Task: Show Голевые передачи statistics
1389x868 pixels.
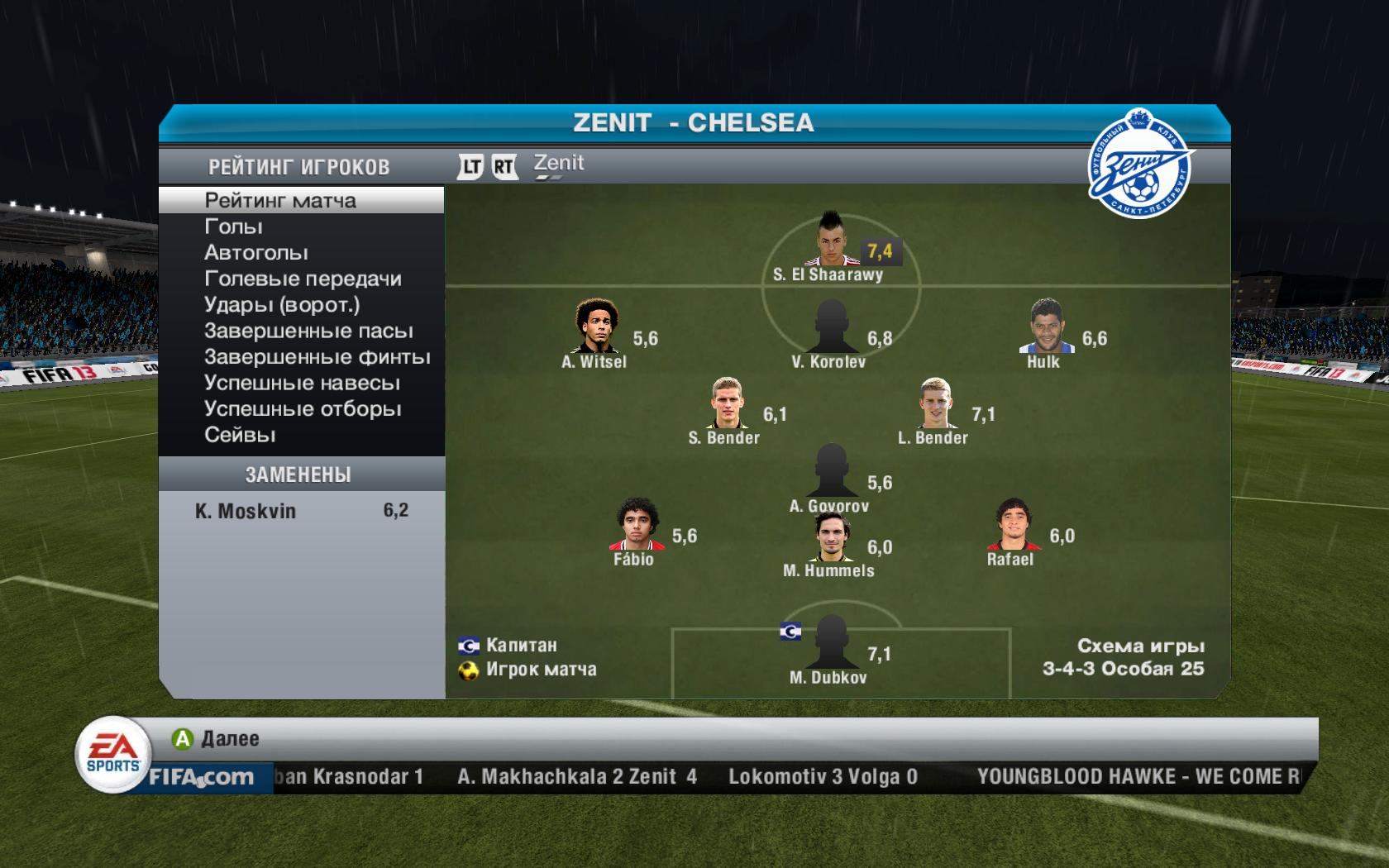Action: [303, 279]
